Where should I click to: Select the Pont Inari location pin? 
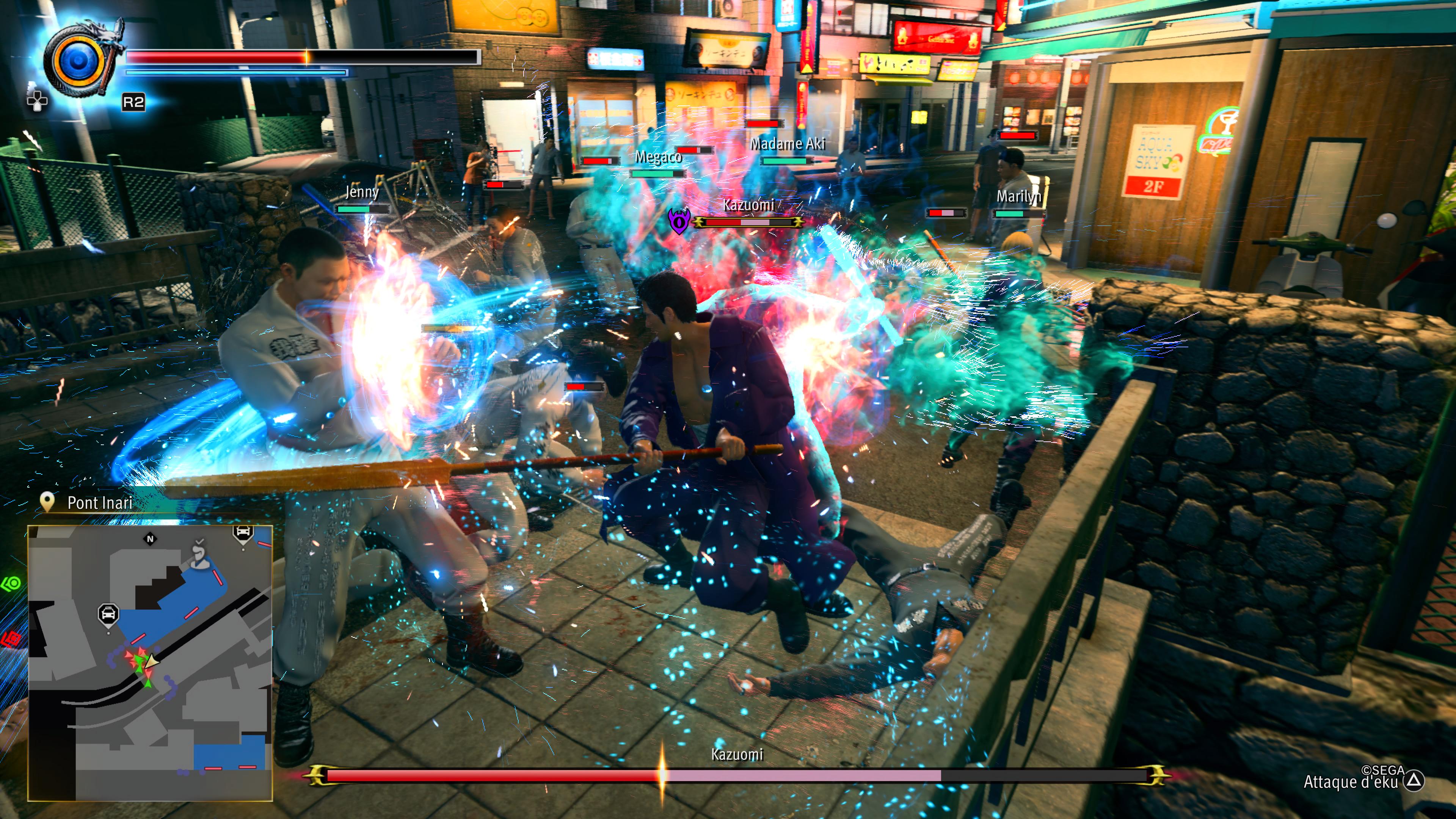click(47, 501)
